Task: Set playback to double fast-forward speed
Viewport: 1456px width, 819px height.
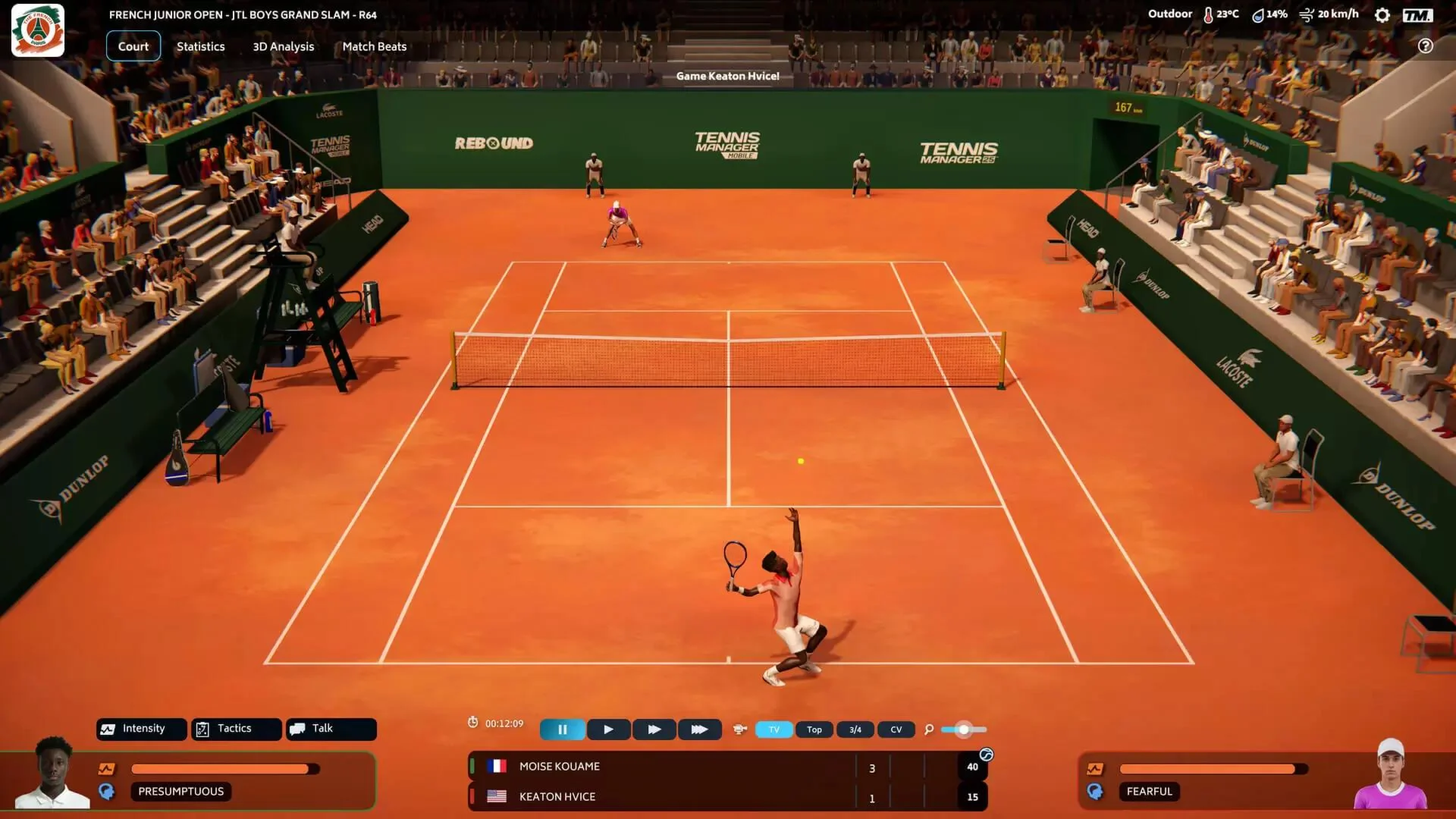Action: pos(654,730)
